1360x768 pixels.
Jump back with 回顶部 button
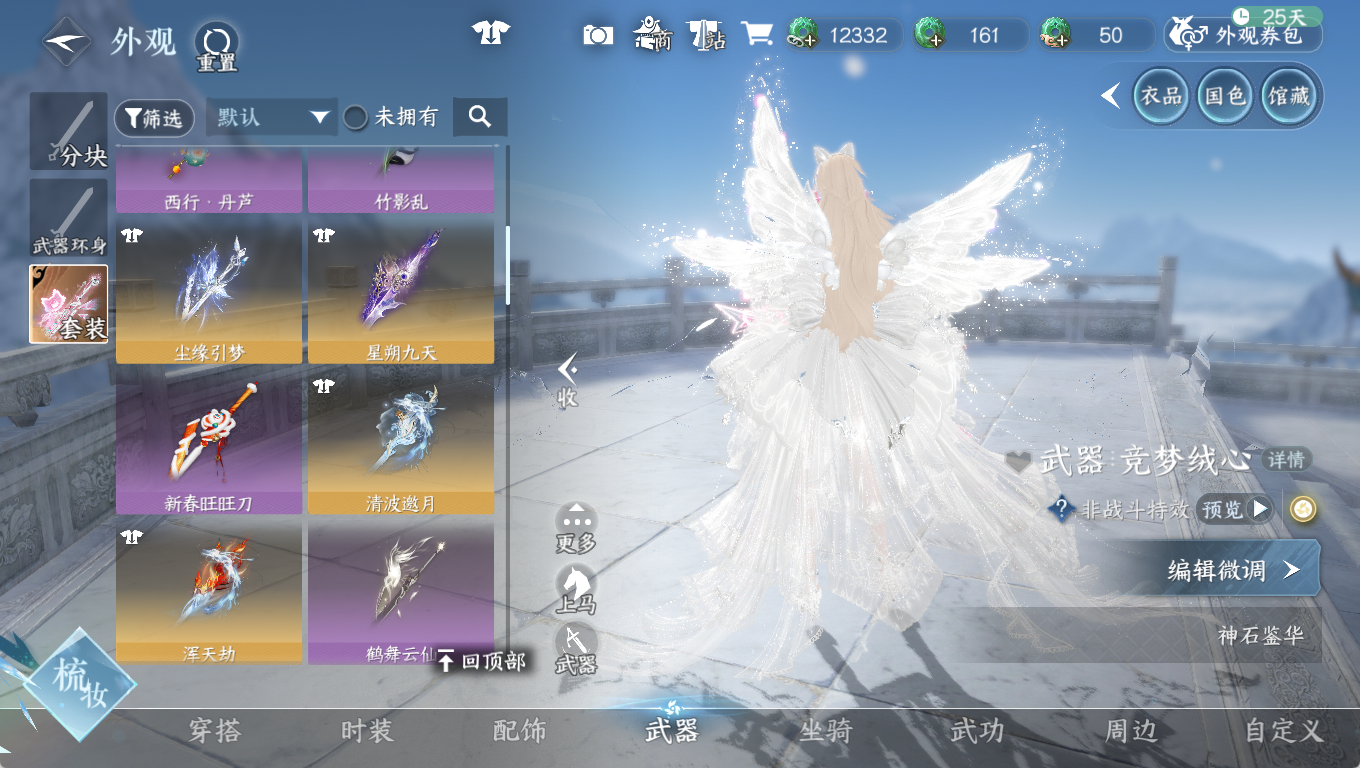(482, 661)
